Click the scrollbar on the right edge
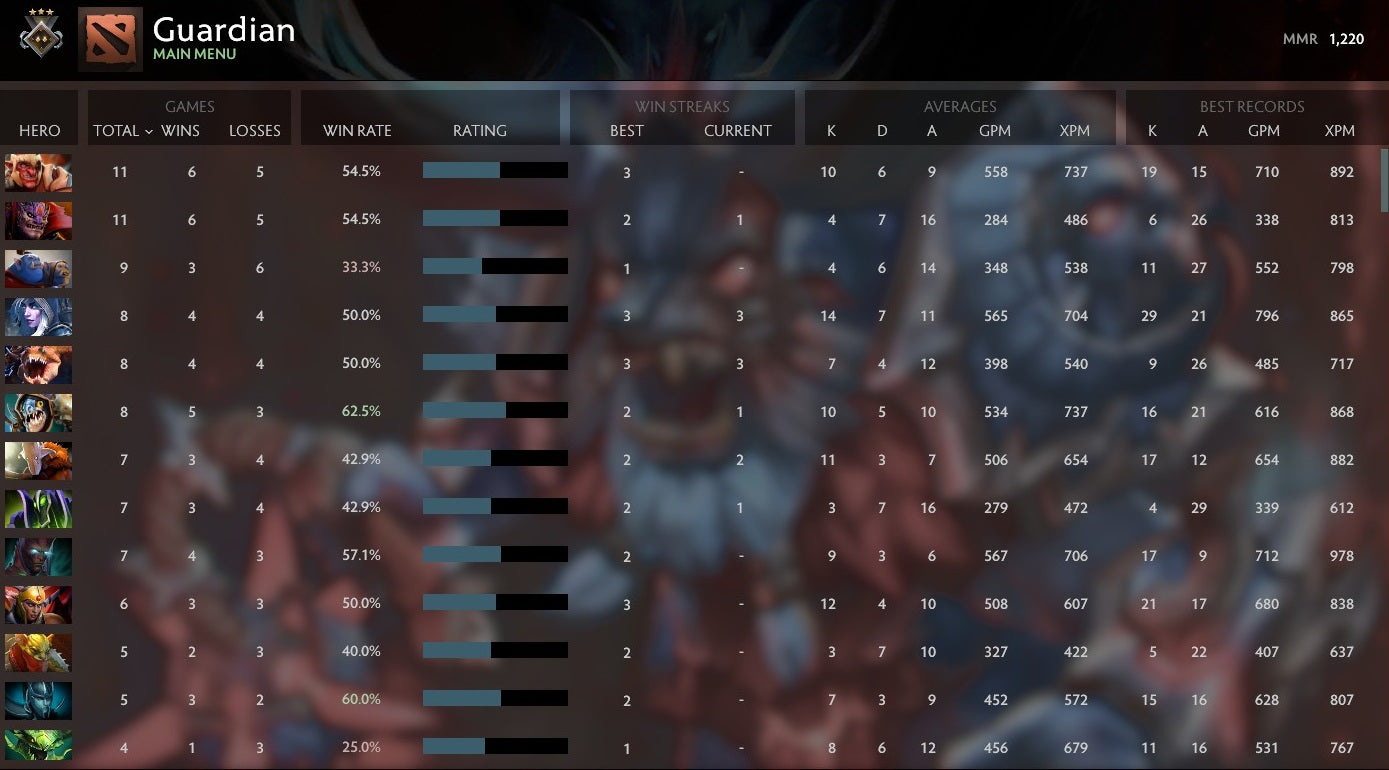This screenshot has height=770, width=1389. click(1383, 170)
